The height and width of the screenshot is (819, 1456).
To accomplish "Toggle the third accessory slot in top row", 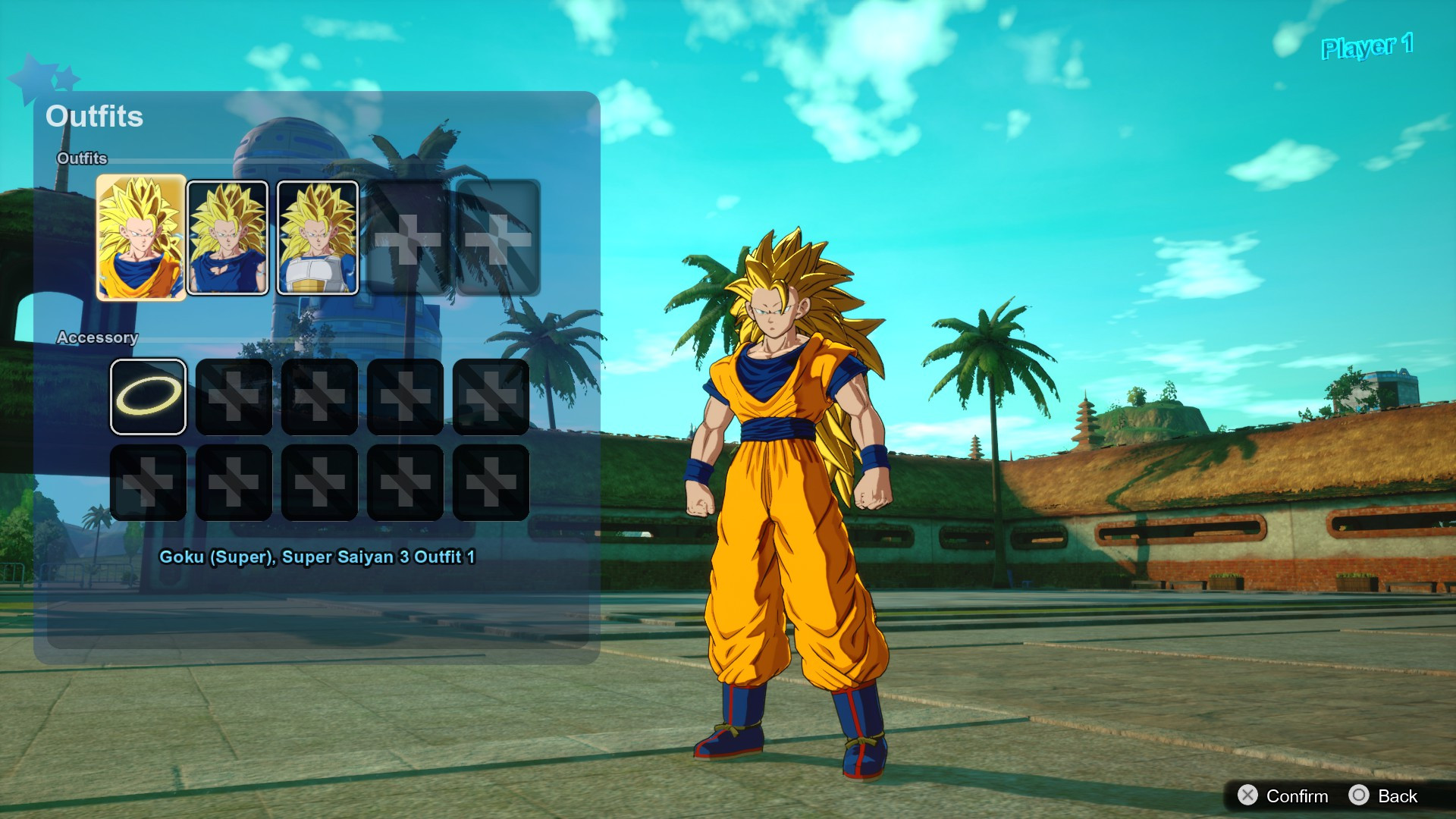I will point(319,394).
